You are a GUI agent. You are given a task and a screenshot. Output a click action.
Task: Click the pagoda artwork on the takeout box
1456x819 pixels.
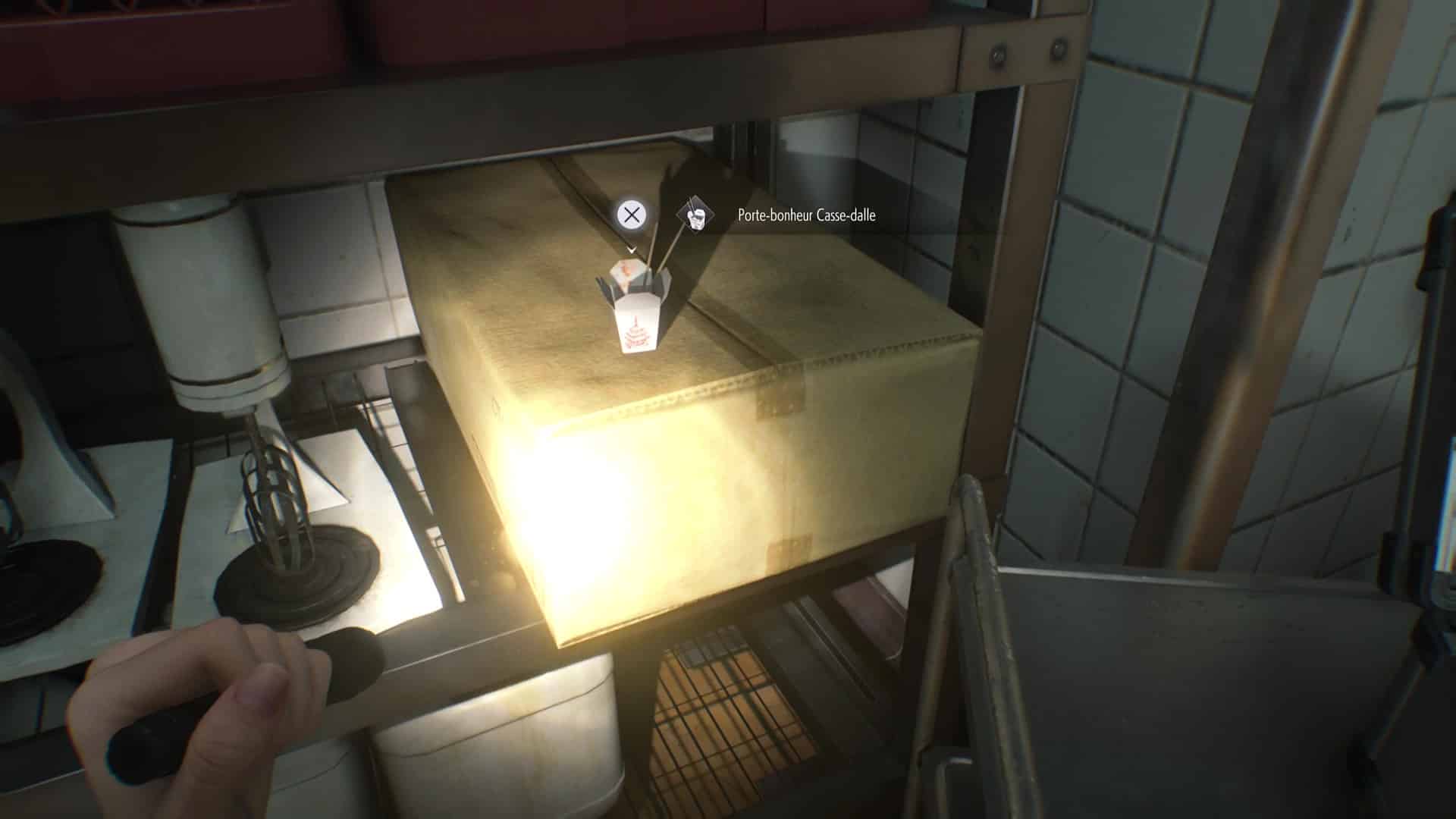coord(635,334)
